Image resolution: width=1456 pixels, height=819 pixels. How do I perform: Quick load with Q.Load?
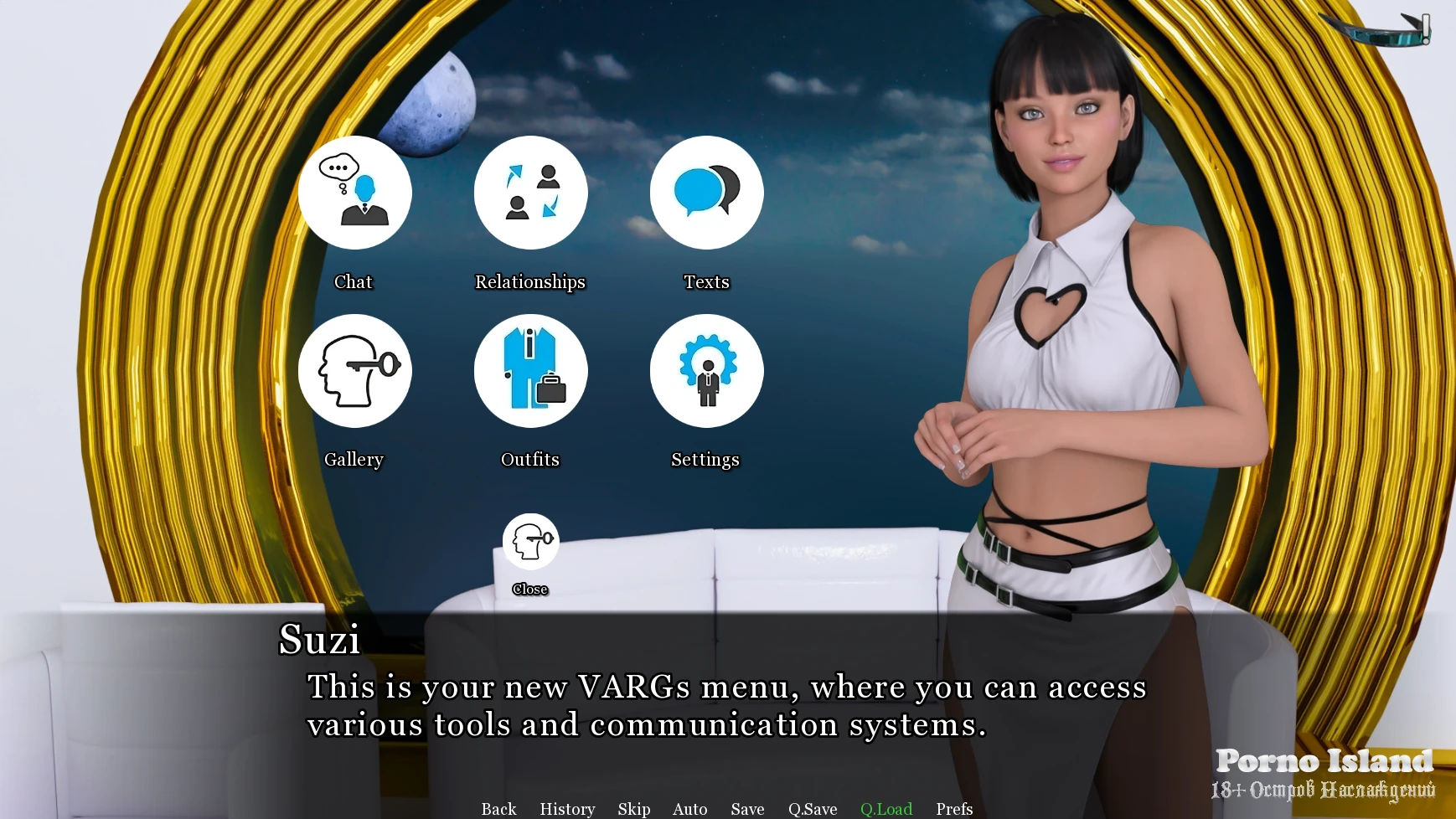(x=886, y=809)
